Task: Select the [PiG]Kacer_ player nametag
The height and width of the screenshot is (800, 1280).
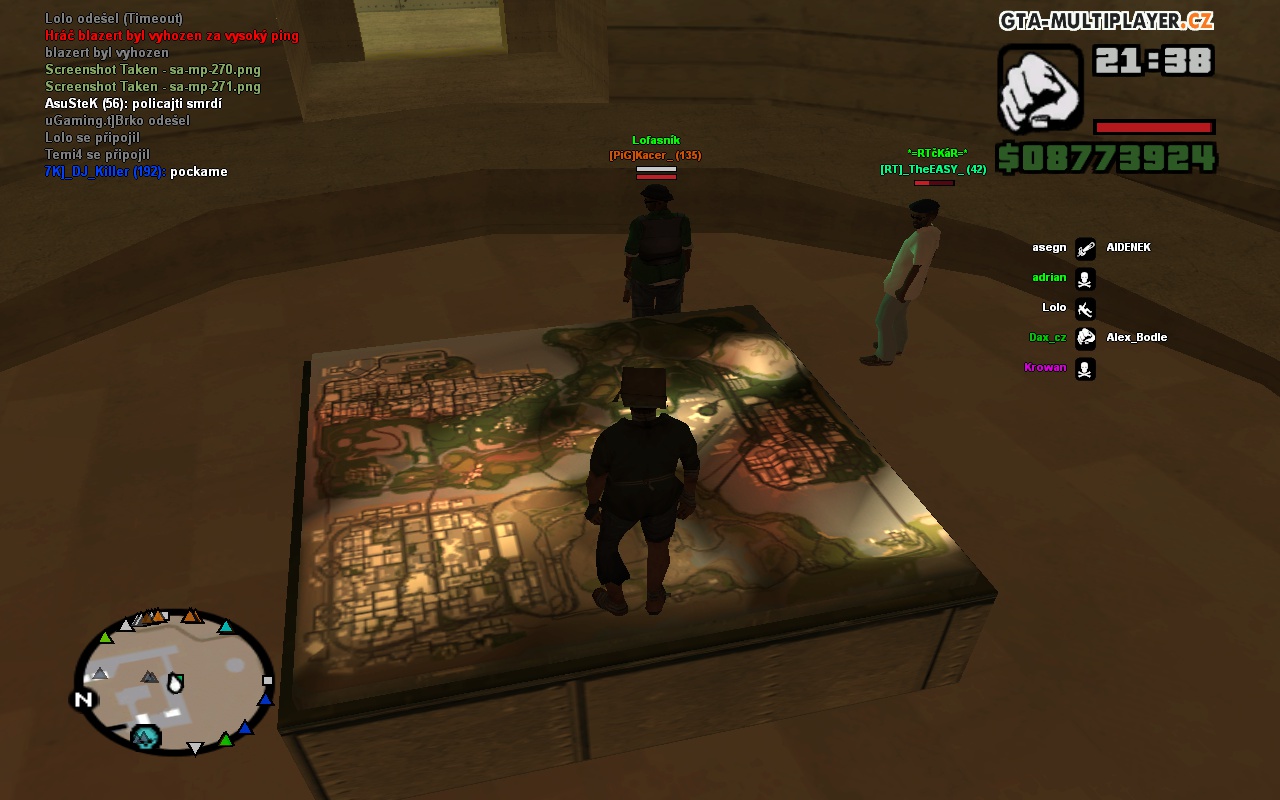Action: coord(655,155)
